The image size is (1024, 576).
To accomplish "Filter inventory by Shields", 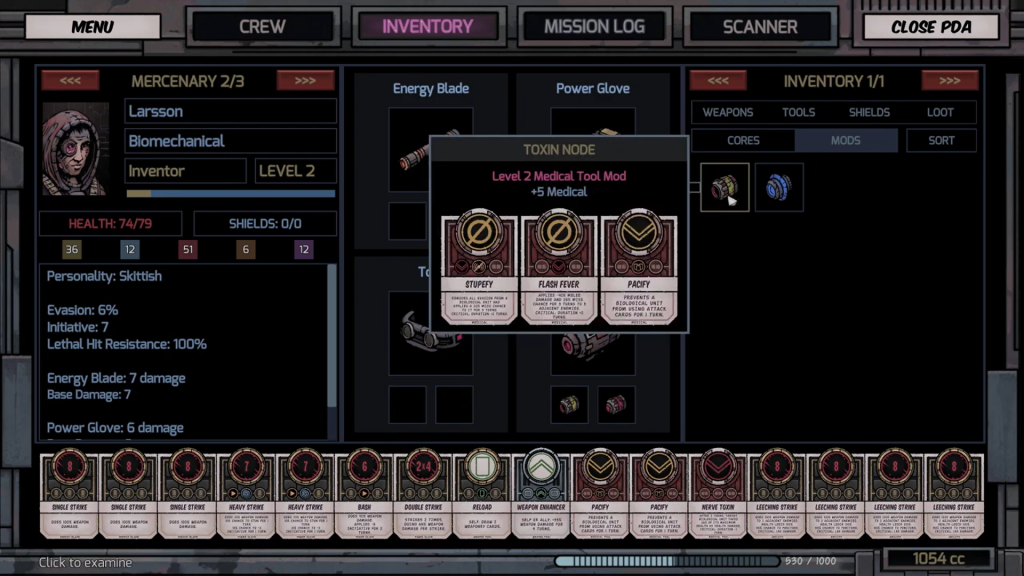I will coord(869,112).
